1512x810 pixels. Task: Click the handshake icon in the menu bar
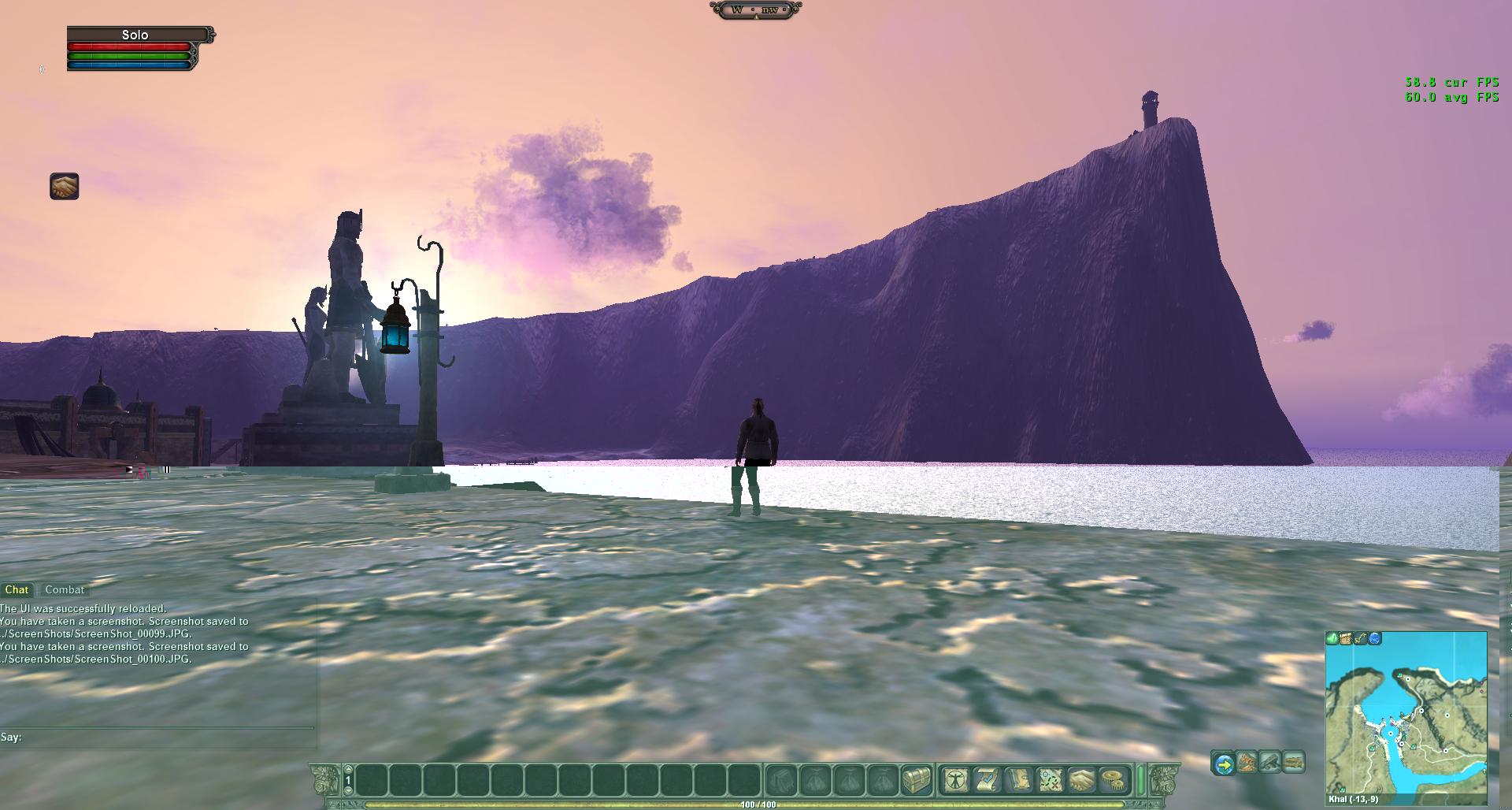(x=1081, y=780)
